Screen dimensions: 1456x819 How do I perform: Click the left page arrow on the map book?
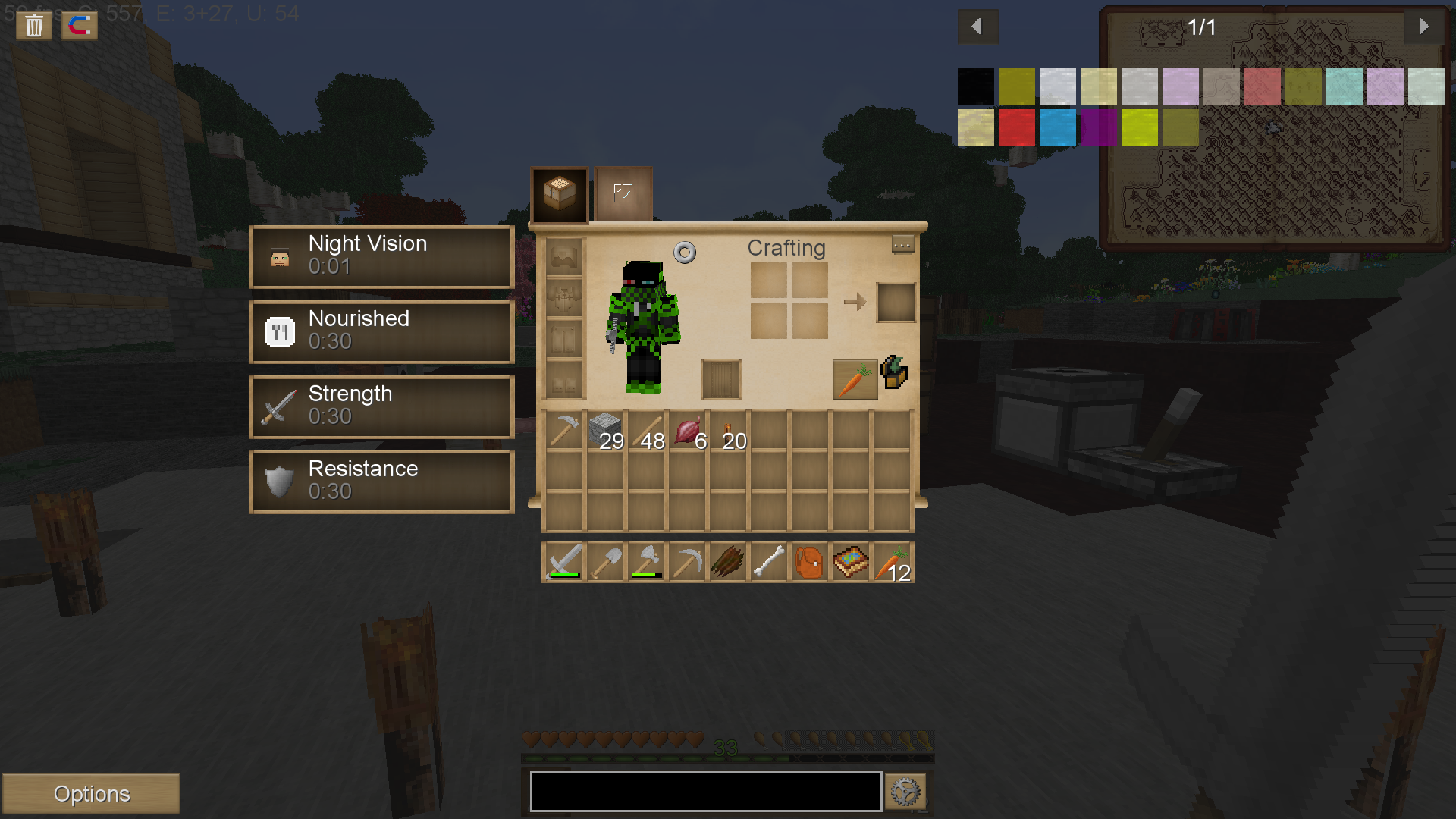pos(977,27)
